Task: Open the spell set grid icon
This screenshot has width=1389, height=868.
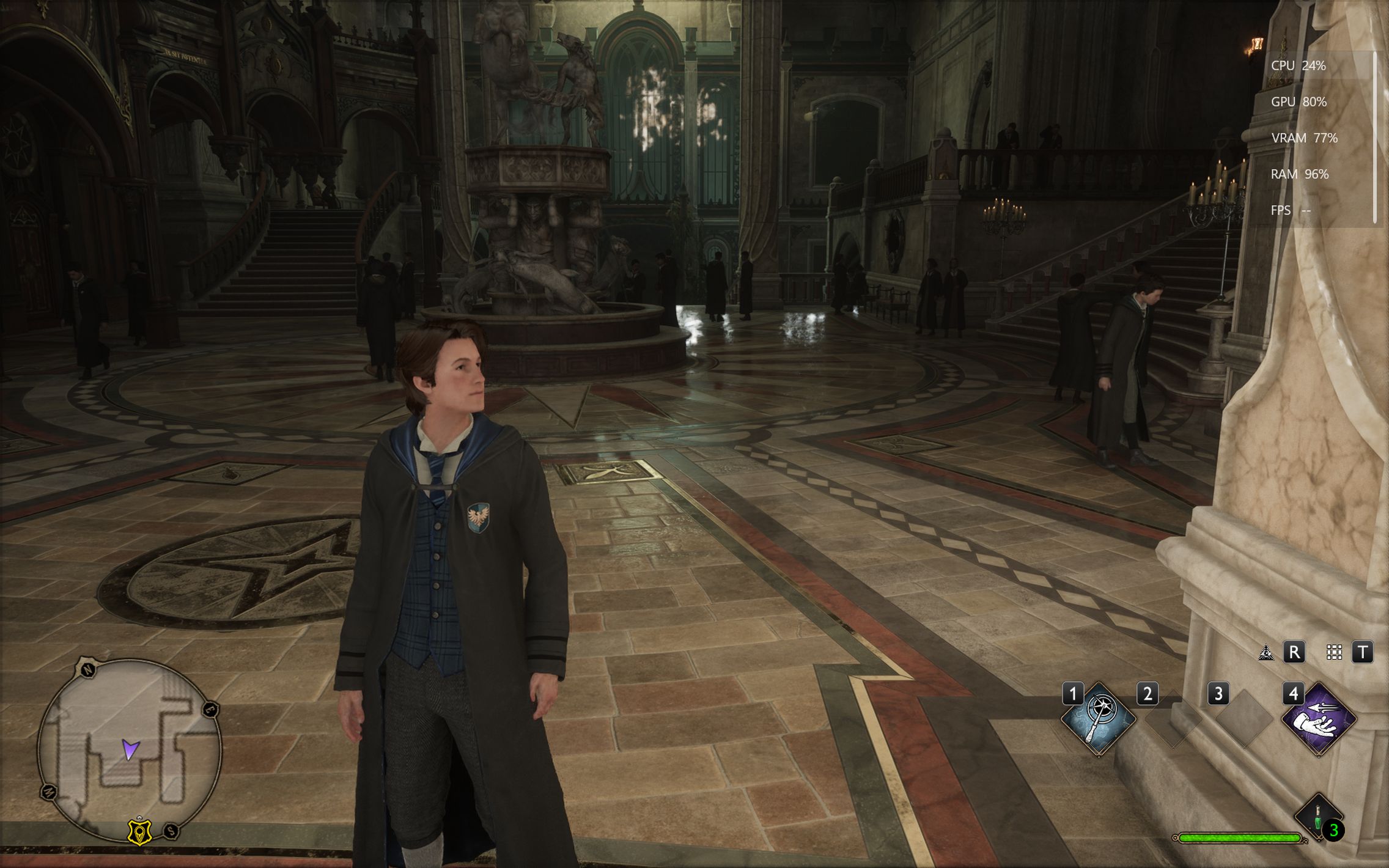Action: tap(1334, 652)
